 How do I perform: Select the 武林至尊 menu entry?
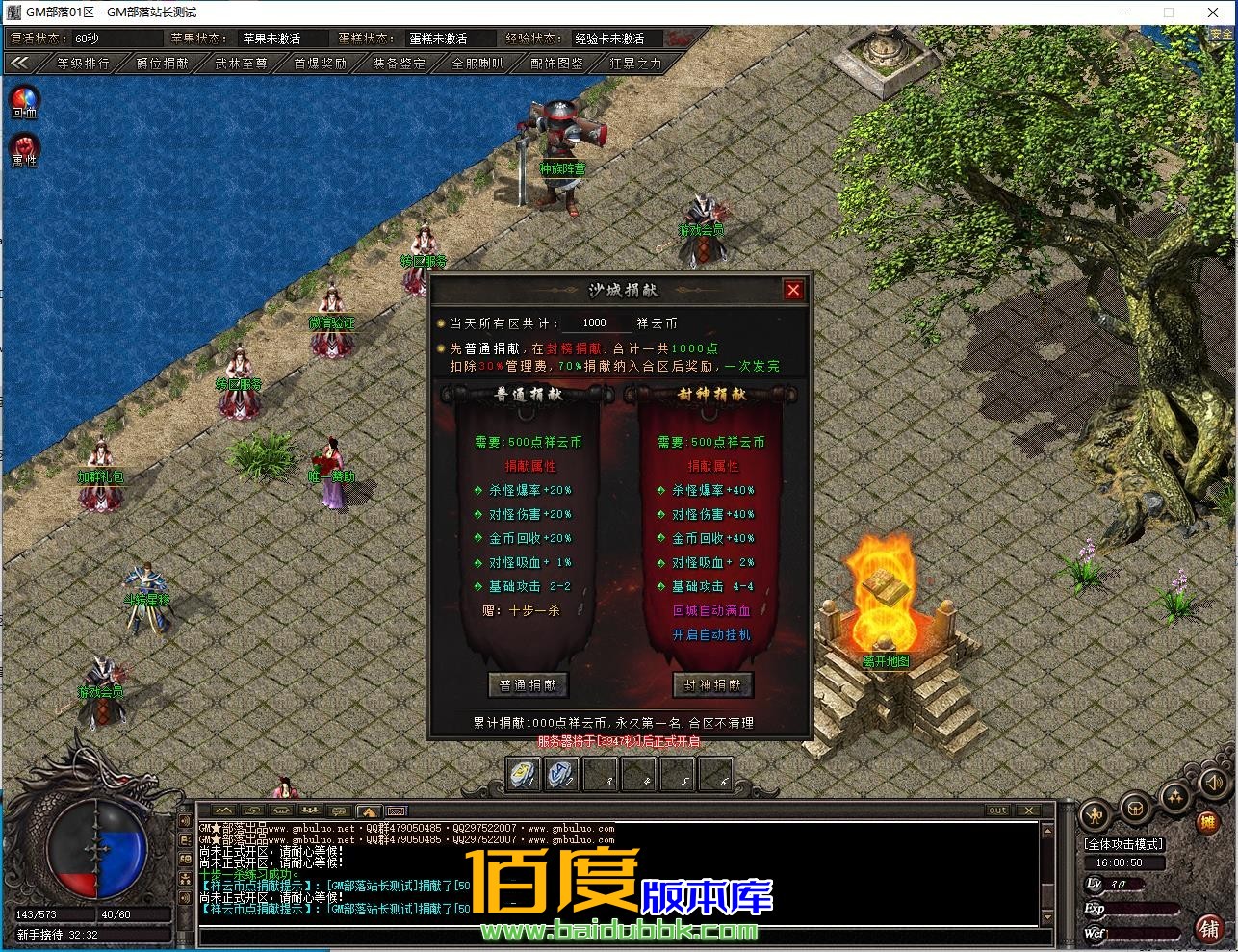pyautogui.click(x=241, y=63)
